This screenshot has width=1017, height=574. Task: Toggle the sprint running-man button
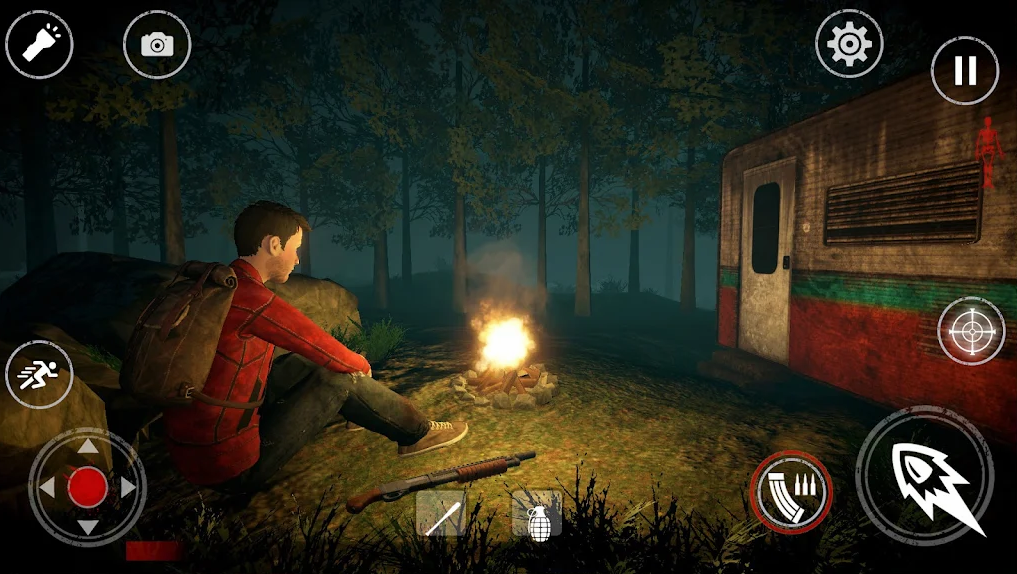[39, 374]
